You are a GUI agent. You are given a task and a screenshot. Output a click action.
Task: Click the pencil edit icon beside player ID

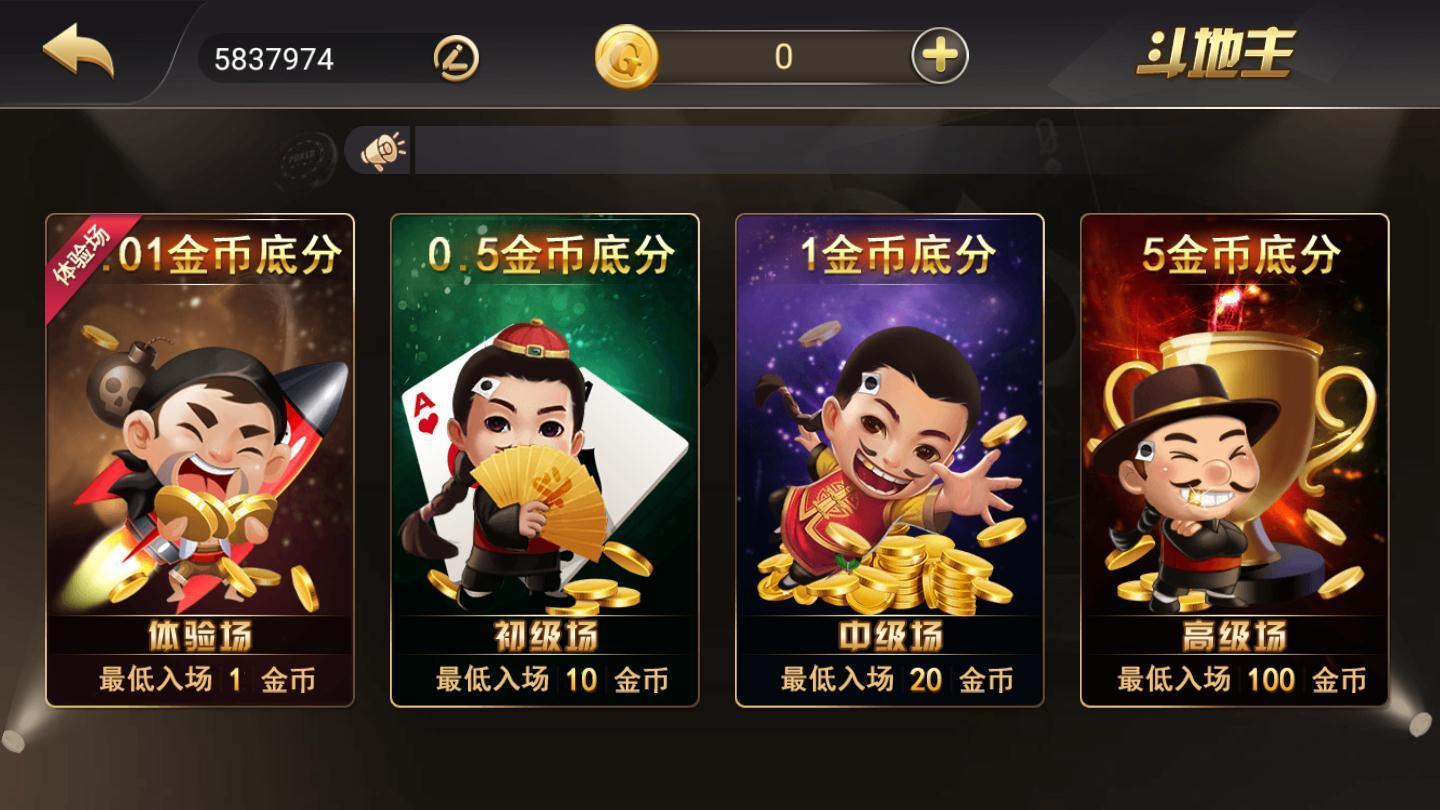[455, 58]
